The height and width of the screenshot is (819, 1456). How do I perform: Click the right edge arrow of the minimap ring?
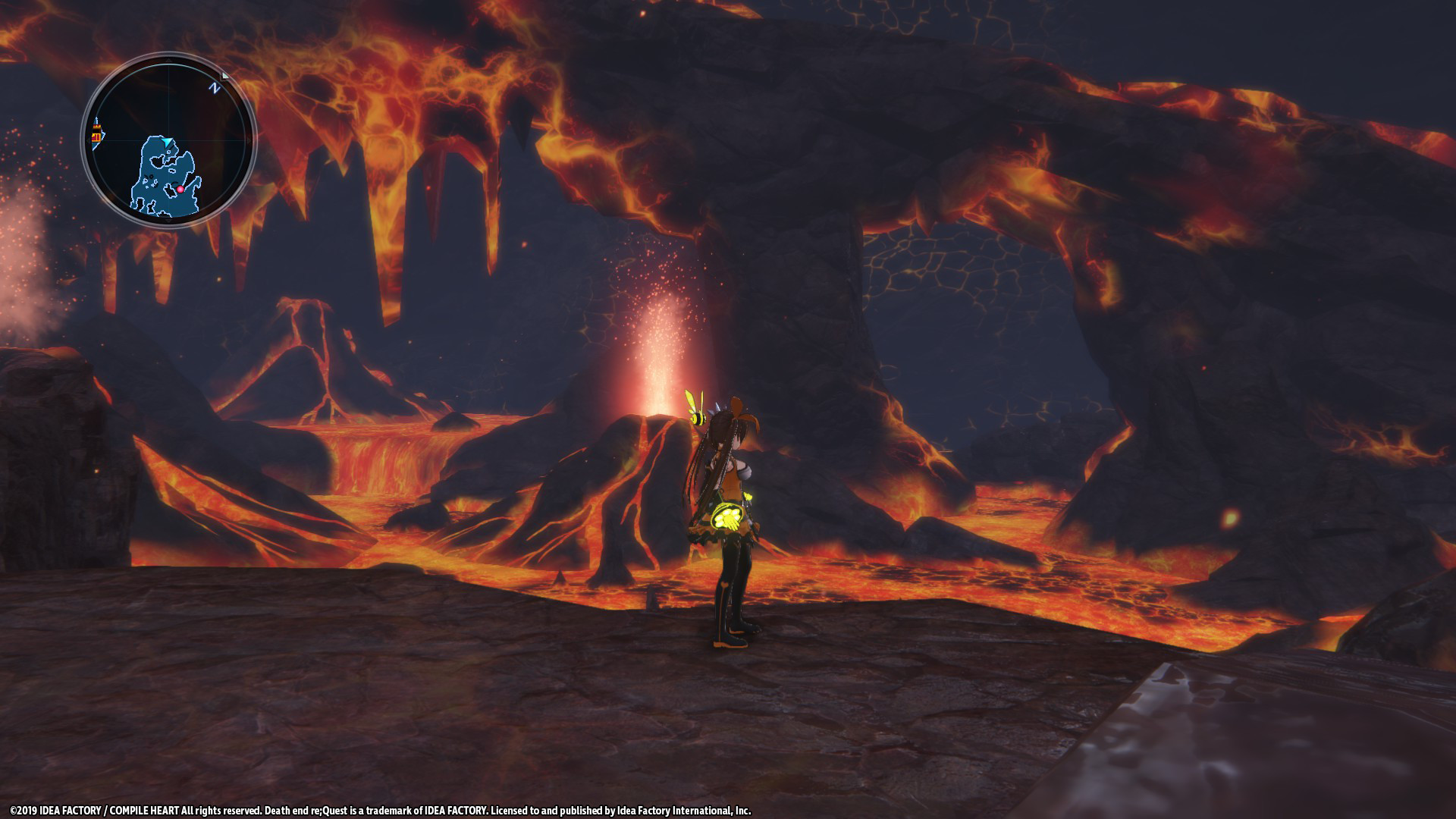pos(248,140)
